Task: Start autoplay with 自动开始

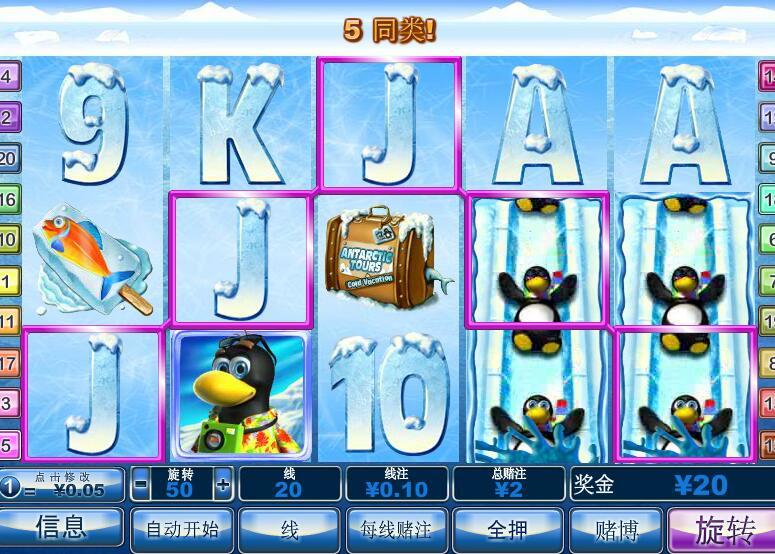Action: (181, 528)
